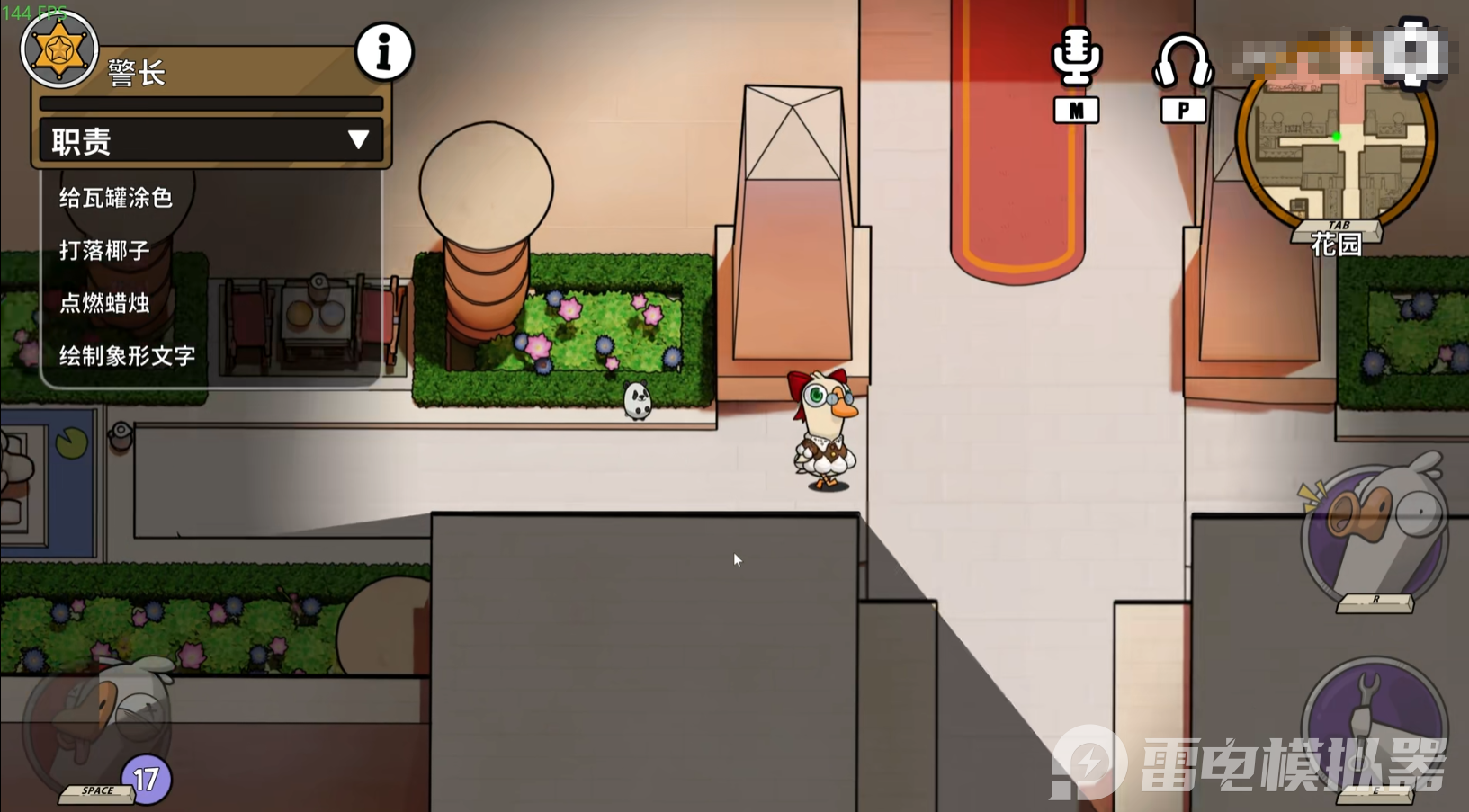The height and width of the screenshot is (812, 1469).
Task: Toggle the headphones audio icon
Action: point(1183,61)
